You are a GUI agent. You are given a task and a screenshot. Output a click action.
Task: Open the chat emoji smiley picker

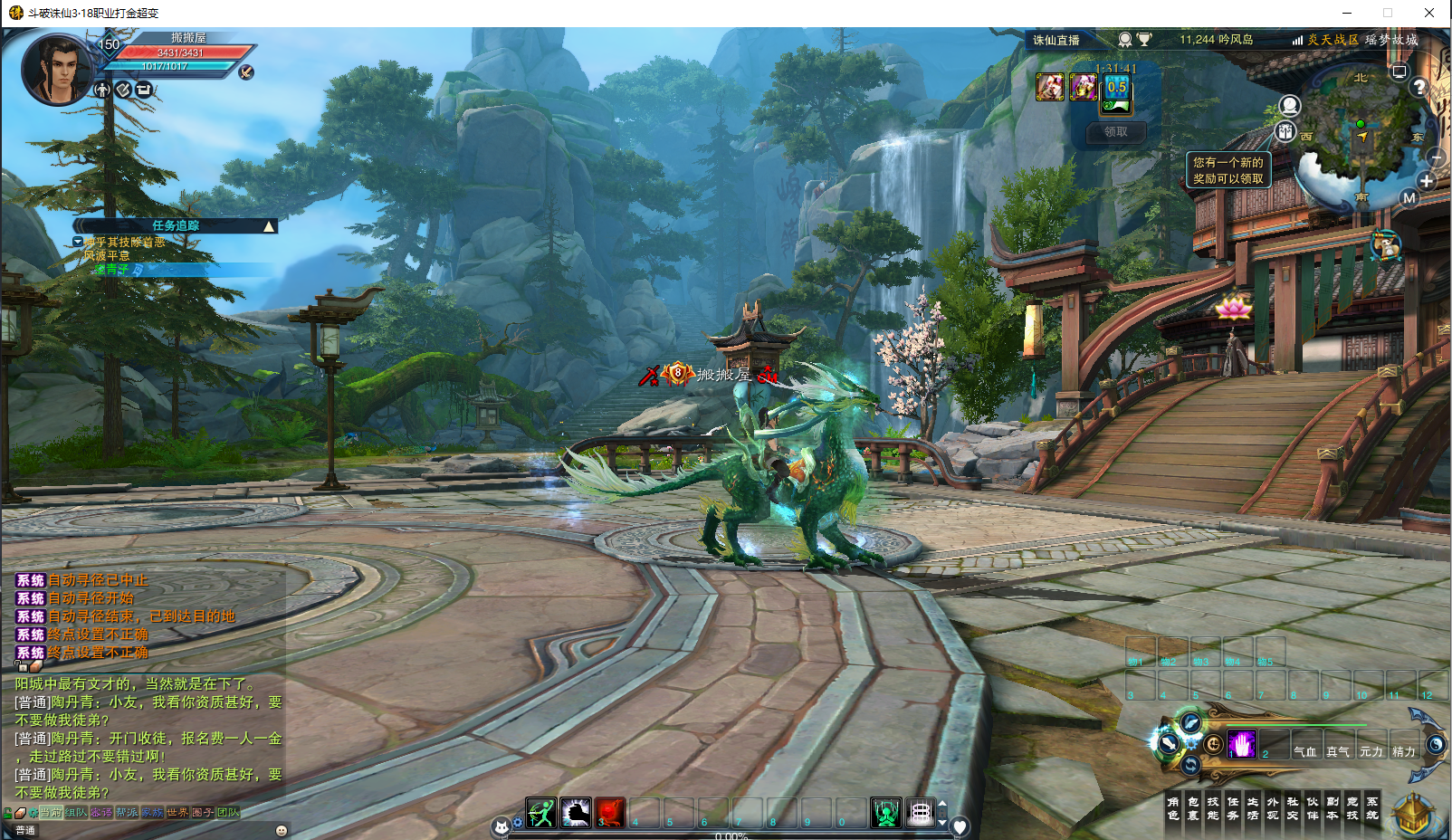pyautogui.click(x=282, y=830)
